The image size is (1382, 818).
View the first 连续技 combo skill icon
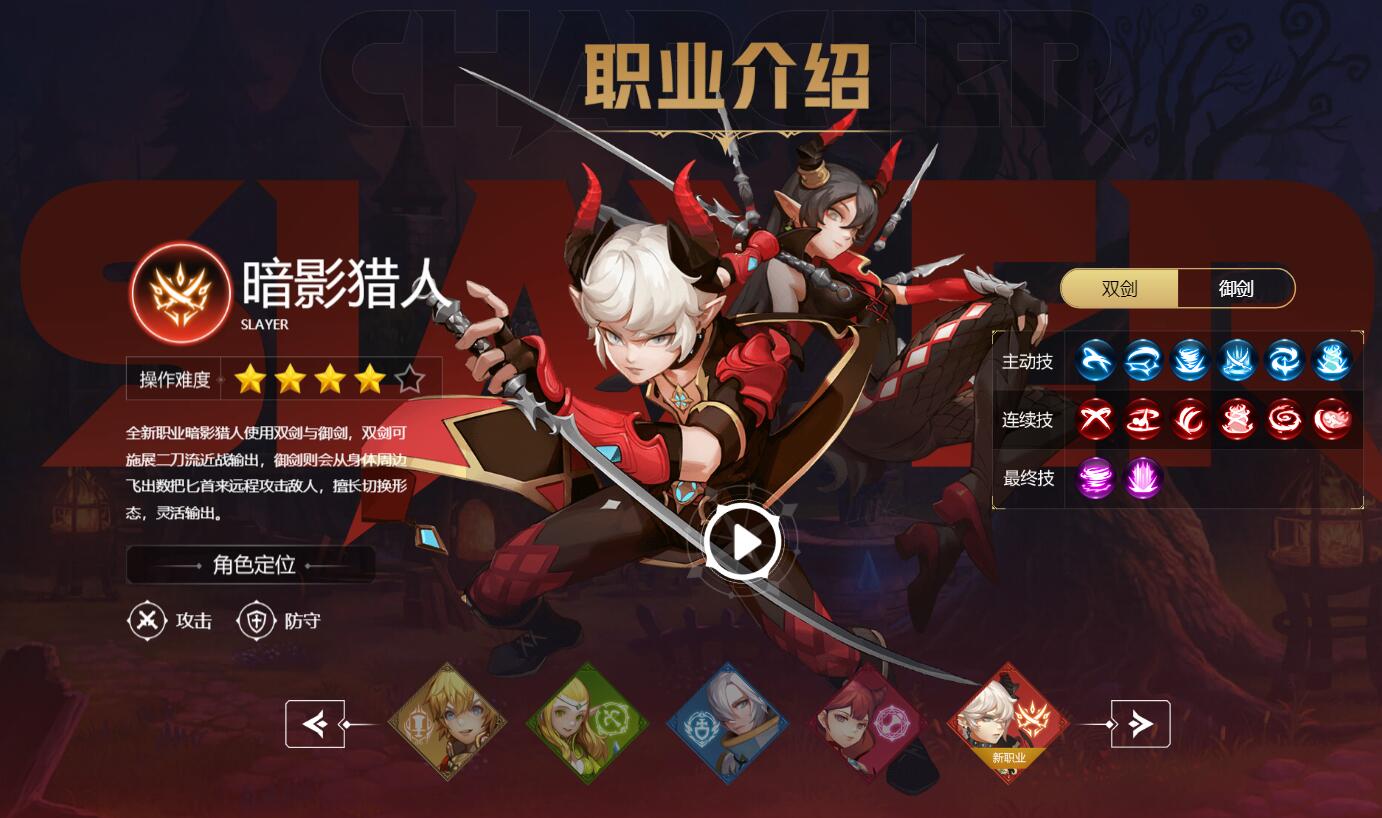(1095, 420)
